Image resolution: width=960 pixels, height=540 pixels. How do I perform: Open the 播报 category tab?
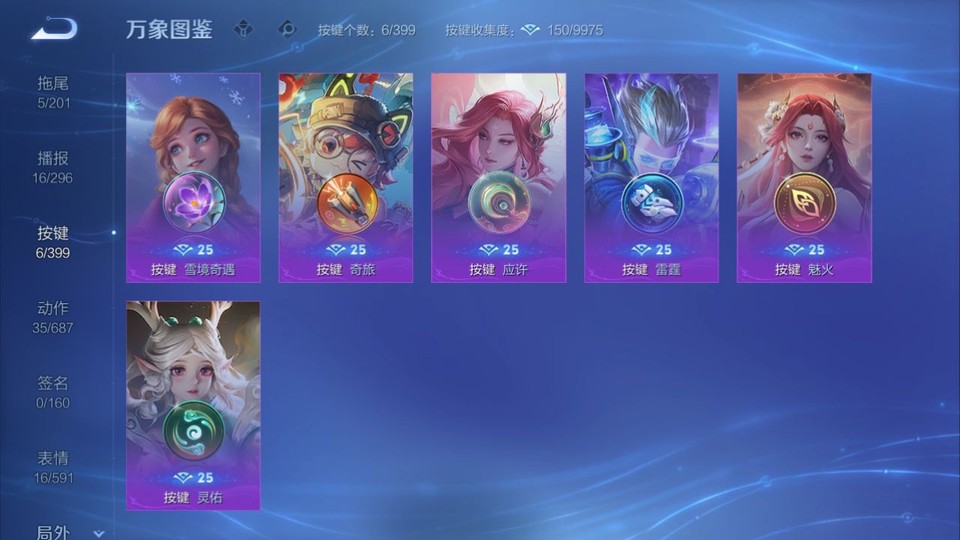pos(54,167)
